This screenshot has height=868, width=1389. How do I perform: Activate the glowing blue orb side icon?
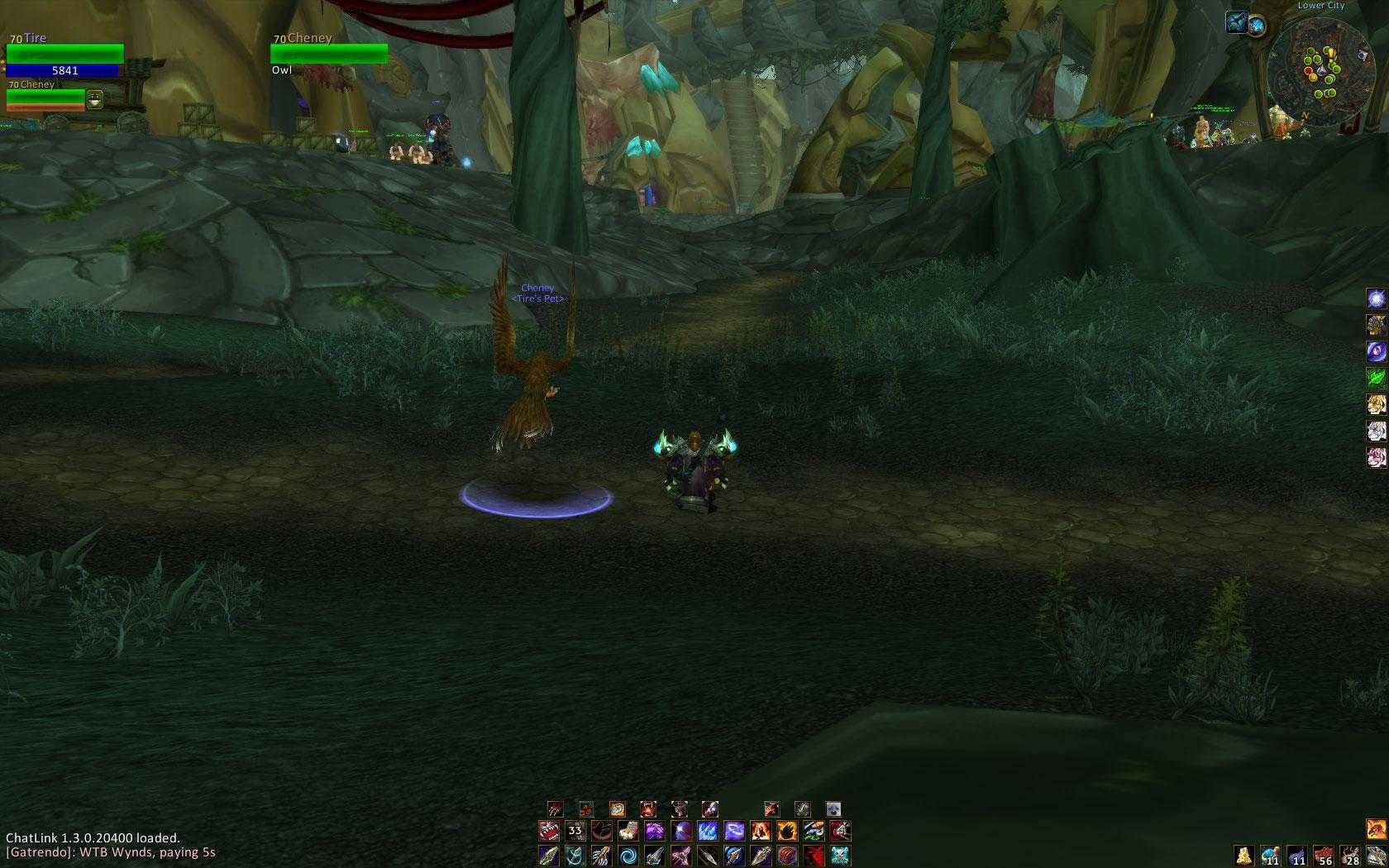click(x=1376, y=299)
